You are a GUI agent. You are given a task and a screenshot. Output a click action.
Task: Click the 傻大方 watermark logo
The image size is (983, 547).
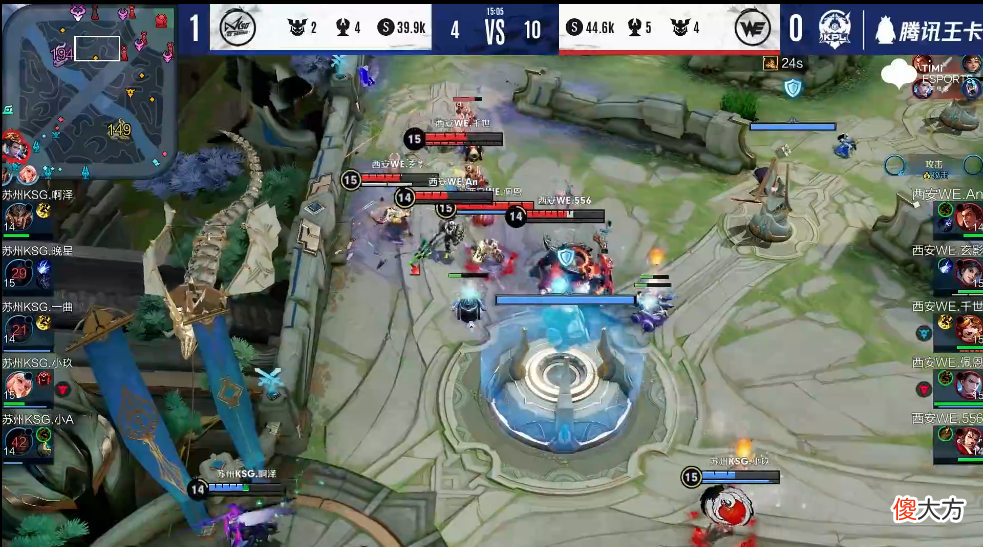[x=929, y=509]
